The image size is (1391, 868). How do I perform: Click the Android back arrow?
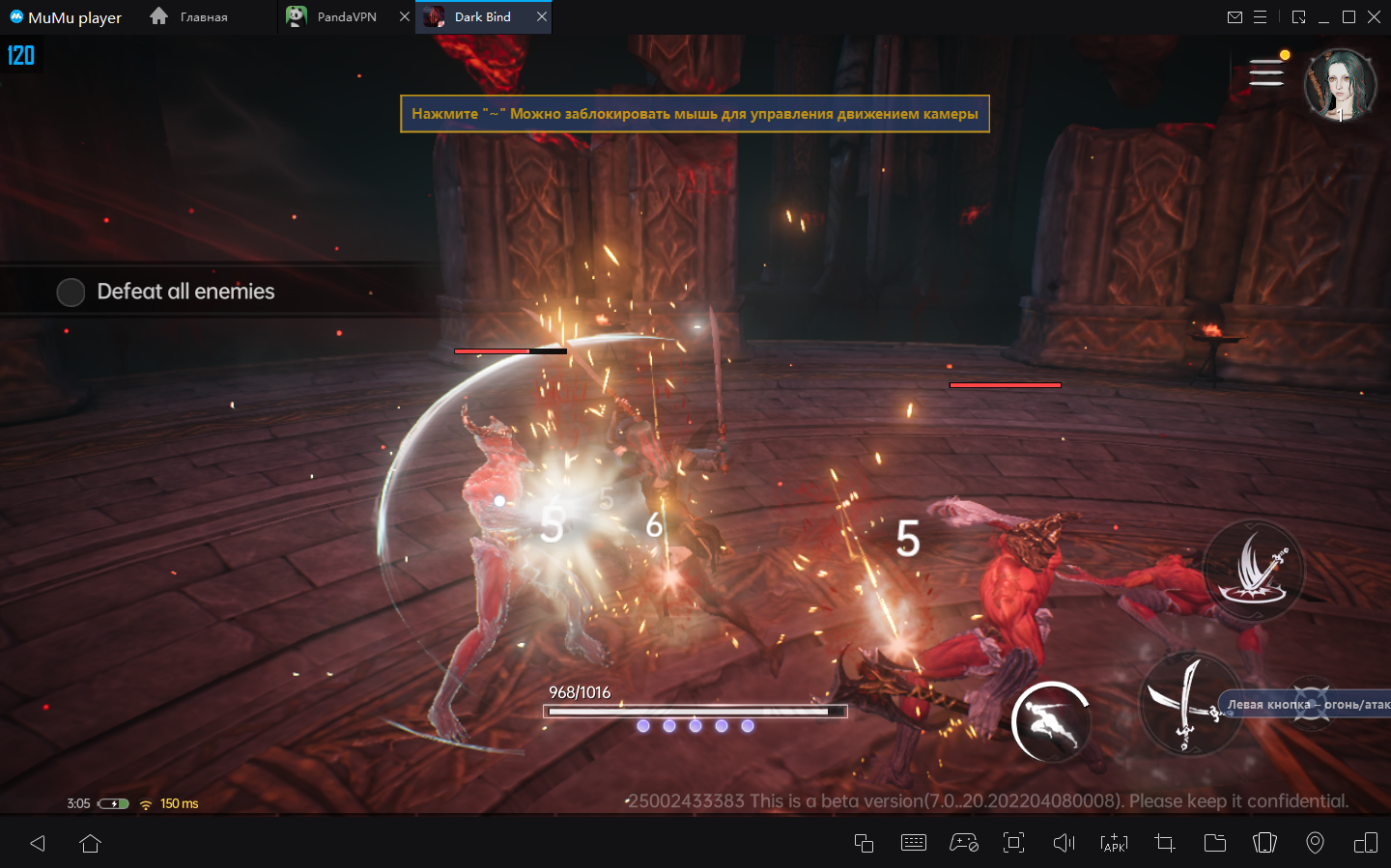pyautogui.click(x=38, y=843)
